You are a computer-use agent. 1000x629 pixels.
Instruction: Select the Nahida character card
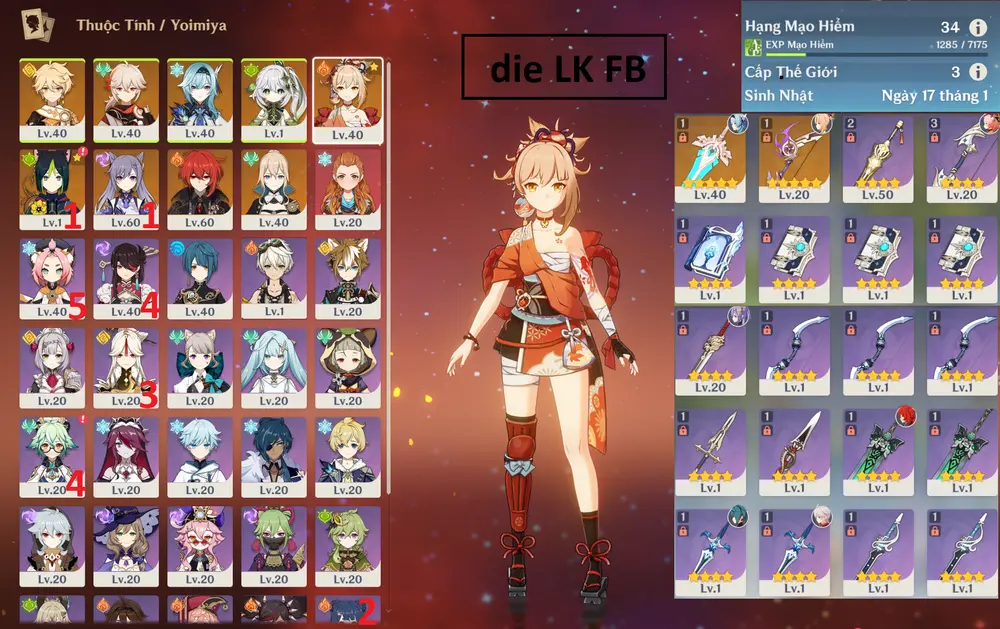(x=273, y=98)
